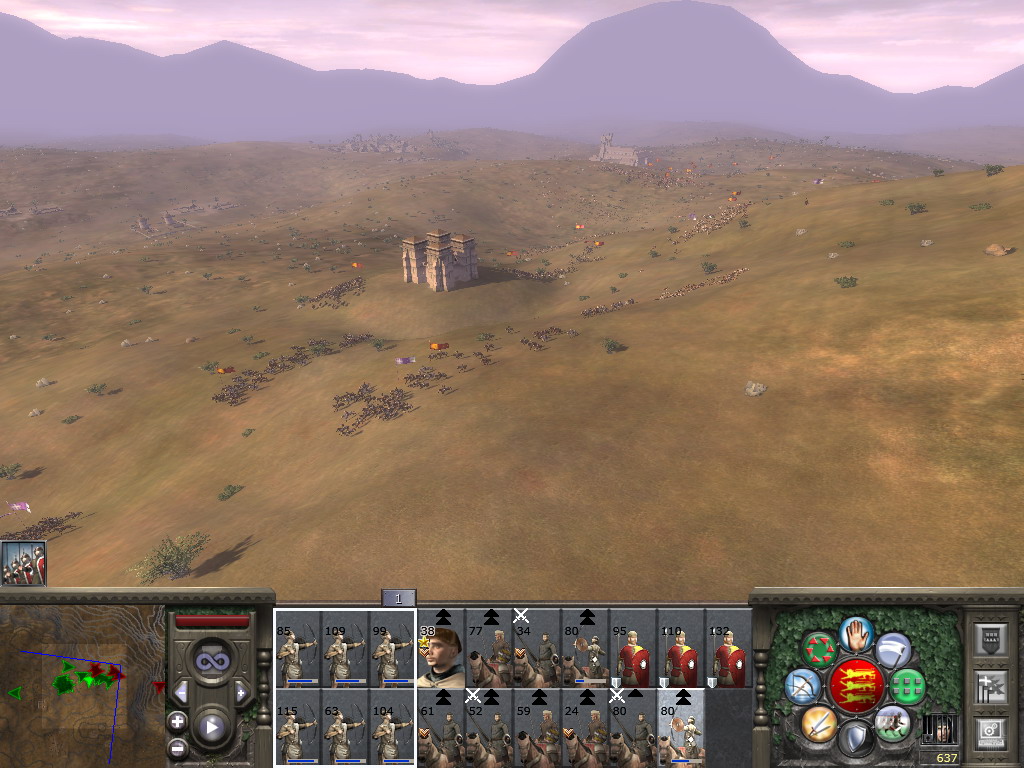Select the cavalry unit card with 77 men

pos(488,652)
